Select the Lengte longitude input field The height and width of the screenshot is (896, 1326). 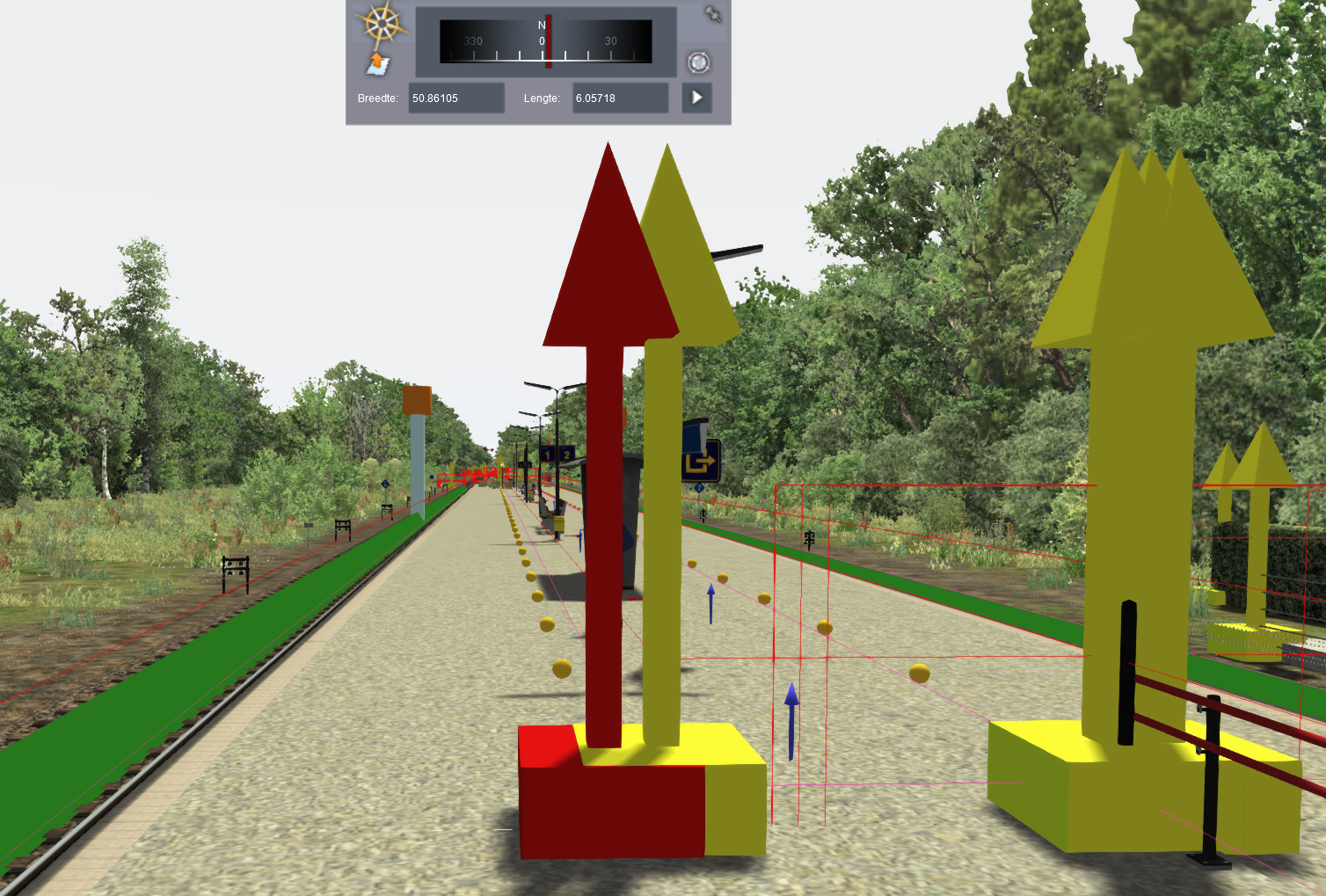[620, 98]
